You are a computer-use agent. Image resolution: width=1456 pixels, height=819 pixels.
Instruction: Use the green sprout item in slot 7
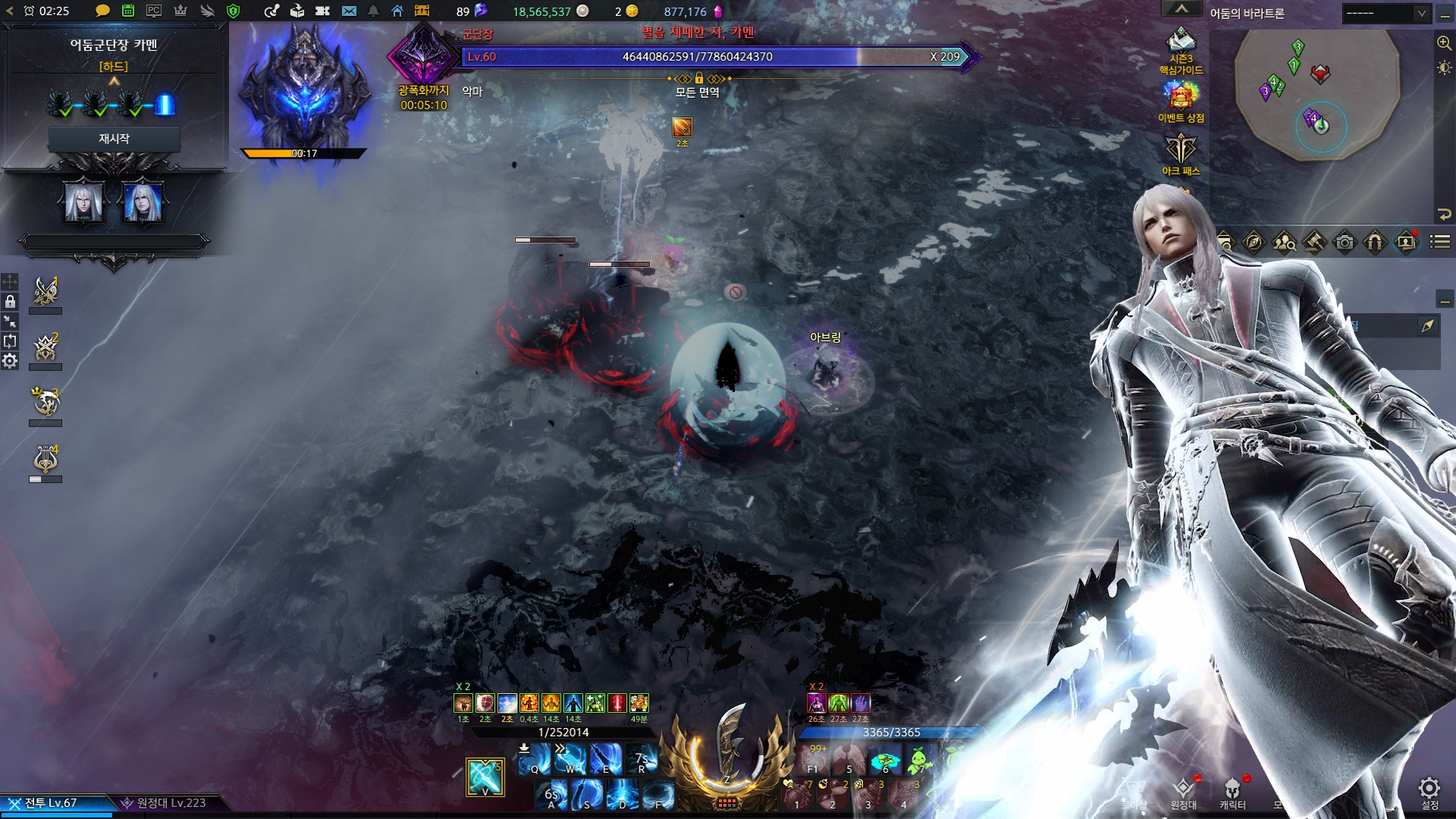[919, 759]
